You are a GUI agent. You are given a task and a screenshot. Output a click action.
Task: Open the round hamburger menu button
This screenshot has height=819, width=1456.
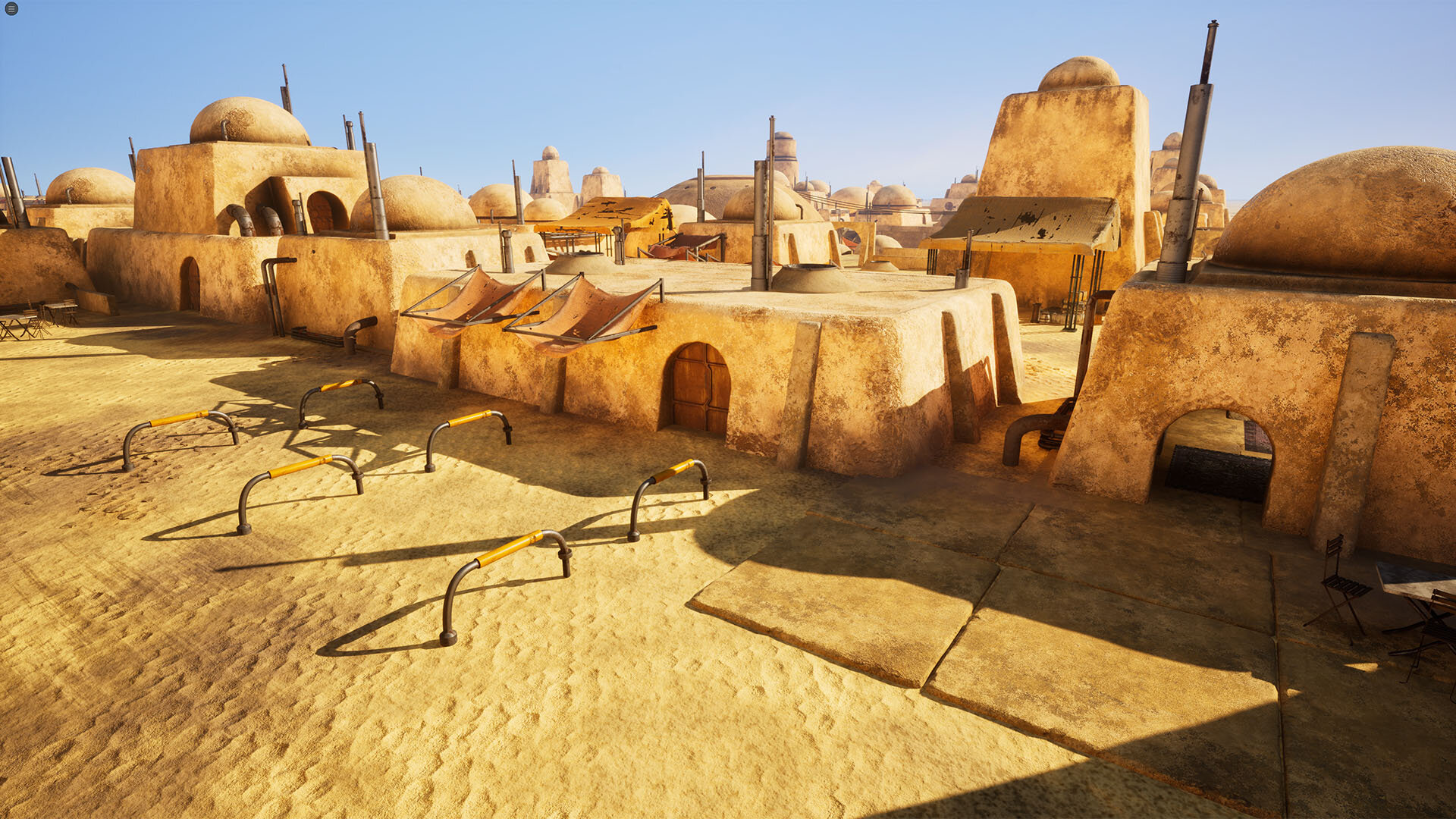click(x=11, y=9)
